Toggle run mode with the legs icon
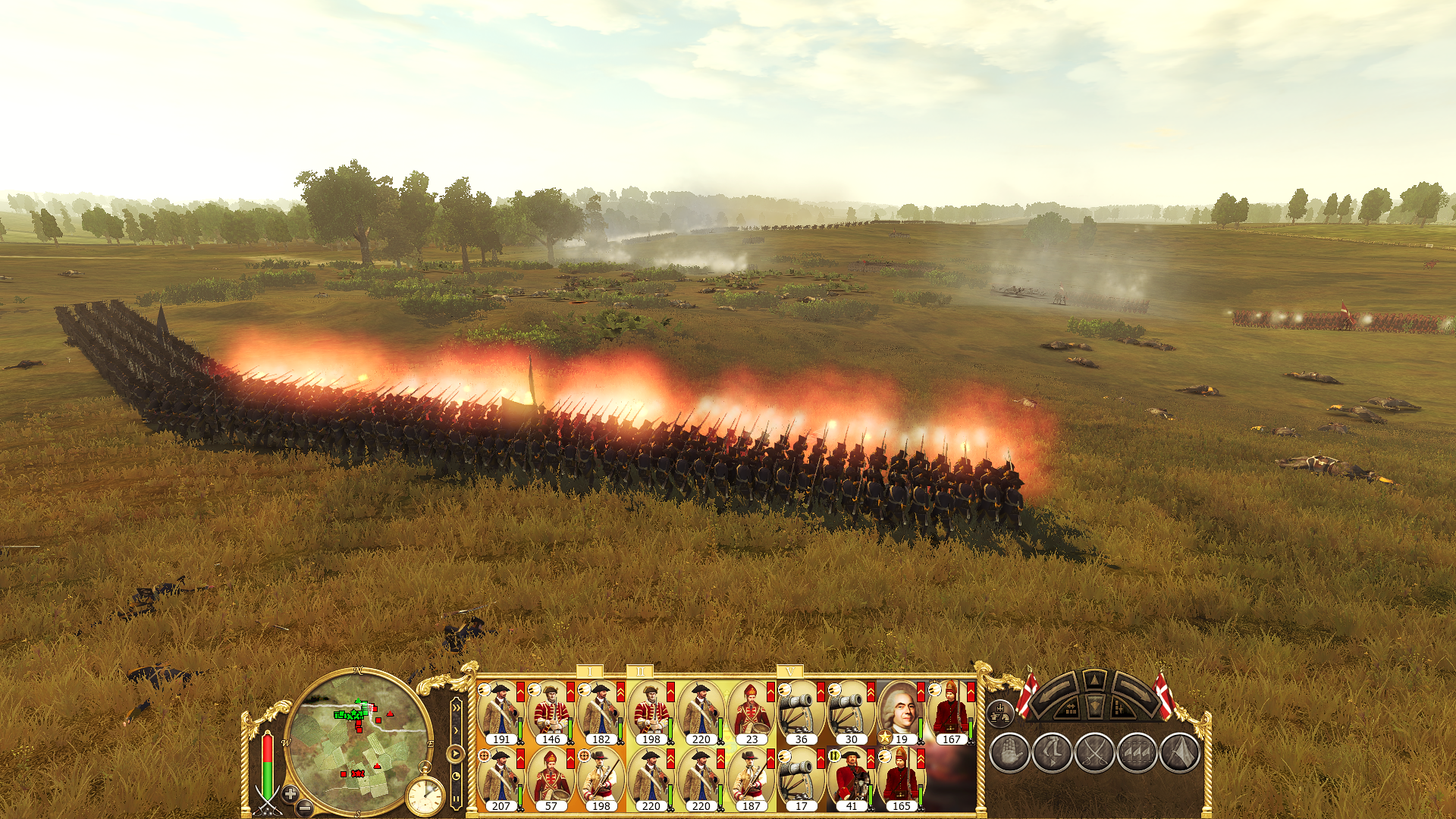 pos(1052,753)
